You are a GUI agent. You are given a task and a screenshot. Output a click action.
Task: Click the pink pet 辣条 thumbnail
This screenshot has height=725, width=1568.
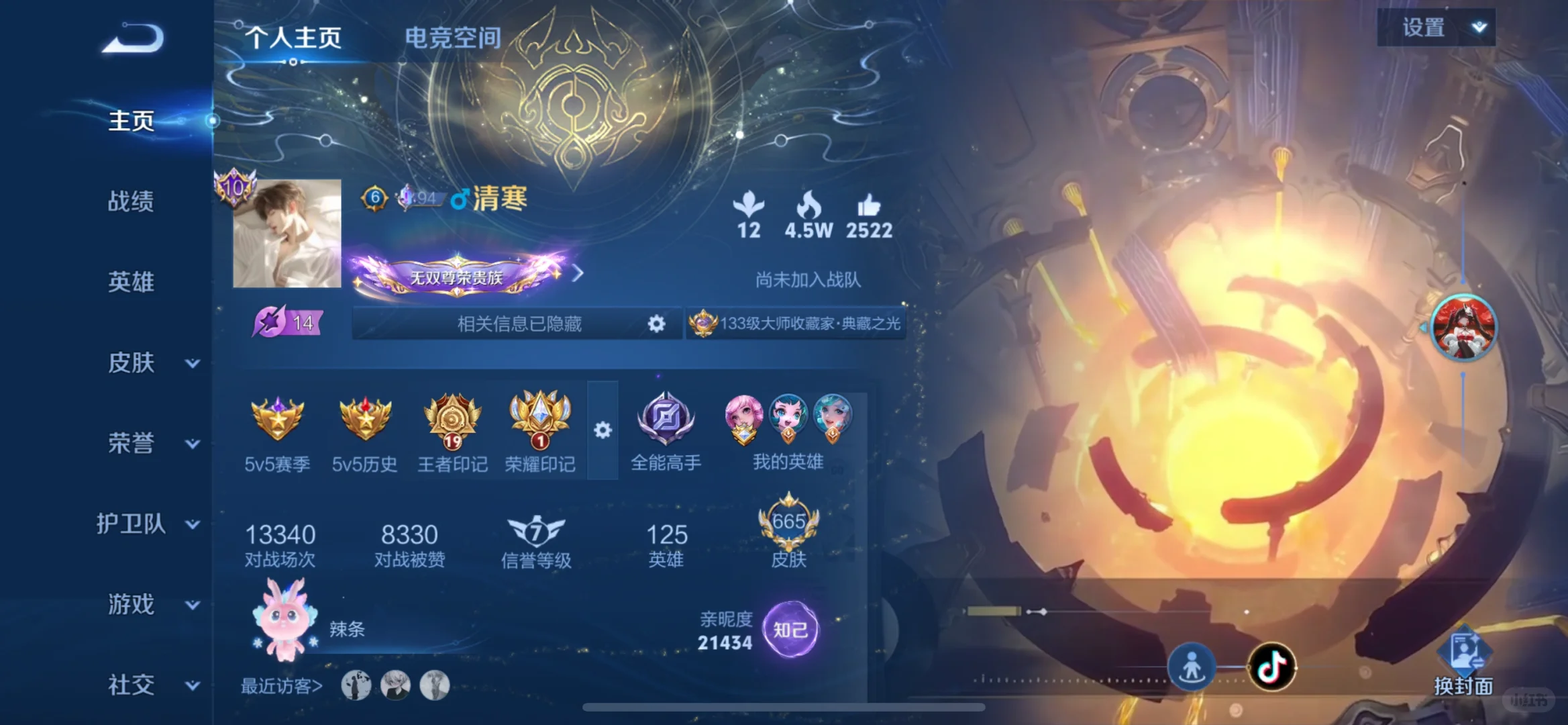[x=284, y=621]
